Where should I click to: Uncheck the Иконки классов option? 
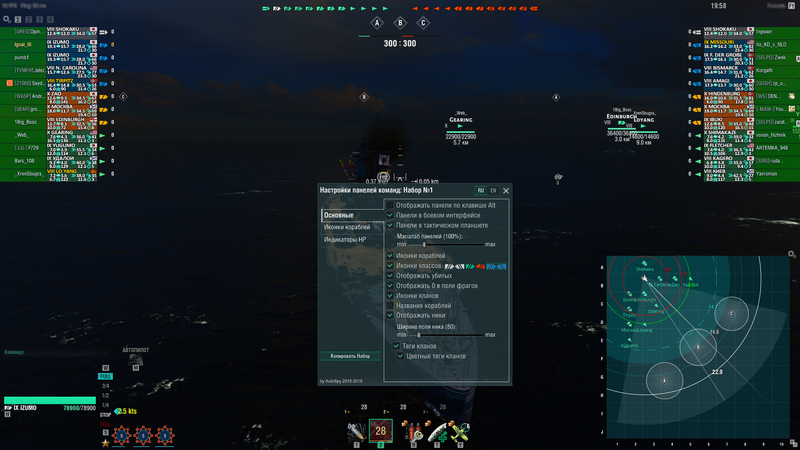[391, 266]
